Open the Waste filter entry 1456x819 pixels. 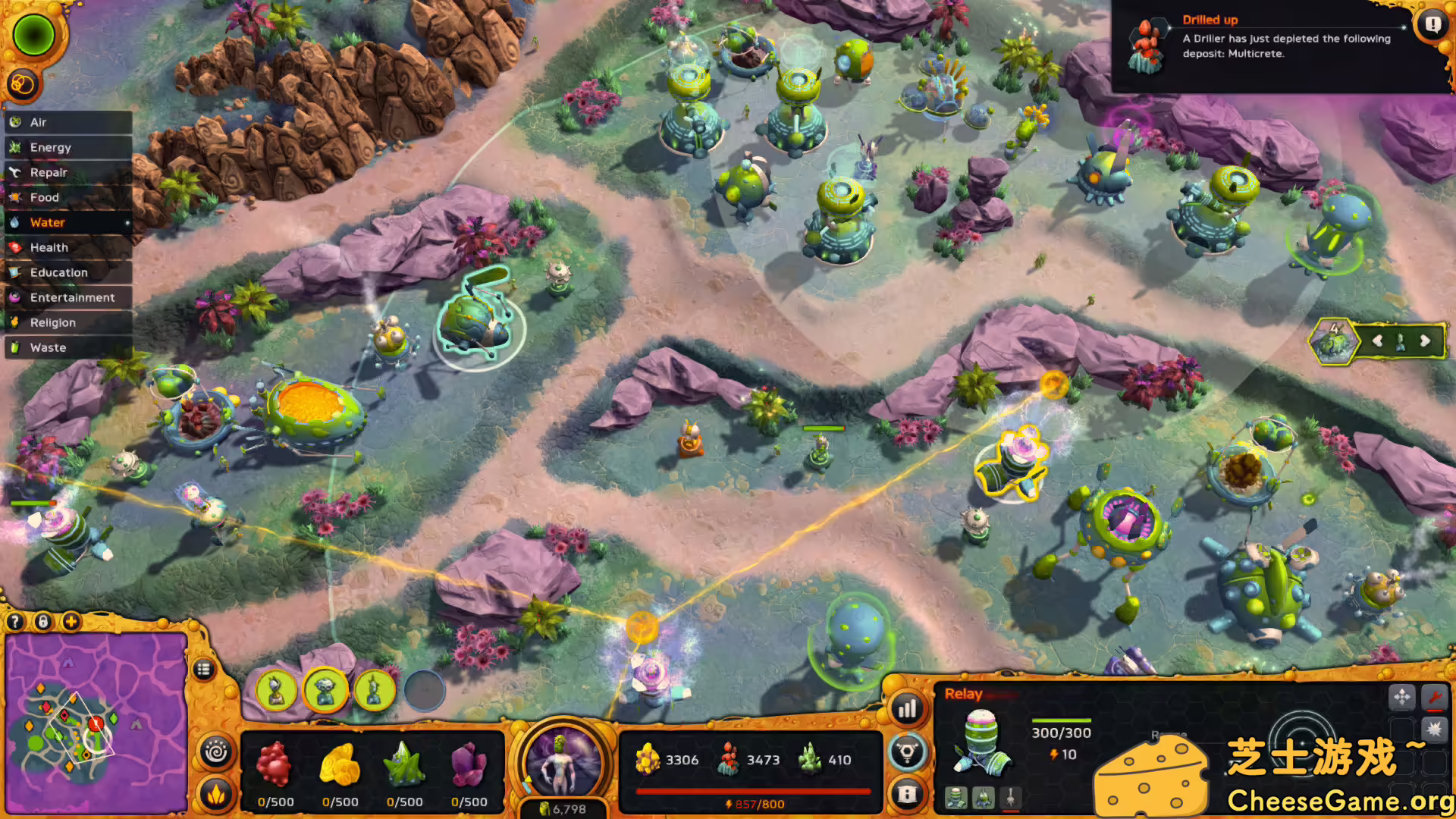(x=49, y=347)
